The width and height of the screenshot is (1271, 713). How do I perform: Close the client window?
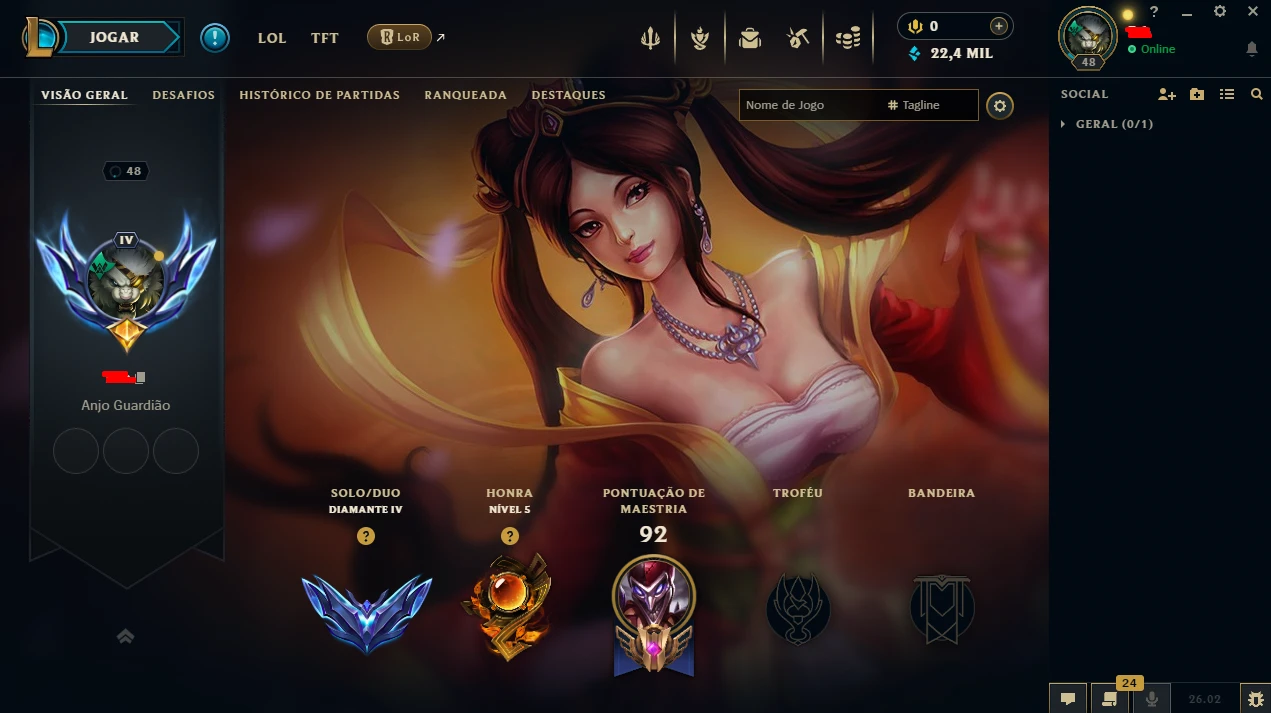coord(1252,12)
